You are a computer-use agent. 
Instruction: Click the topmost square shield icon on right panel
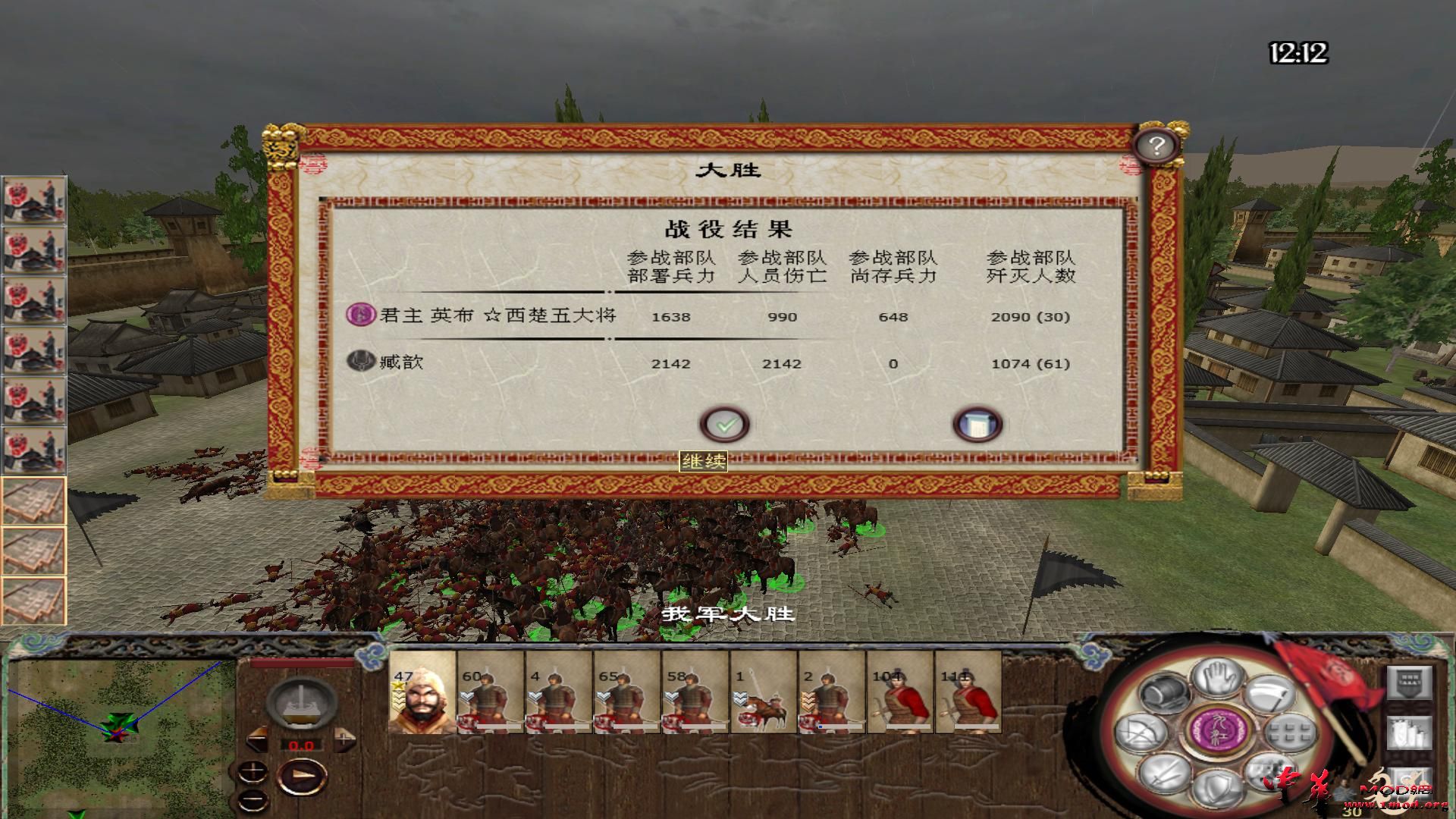point(1410,682)
